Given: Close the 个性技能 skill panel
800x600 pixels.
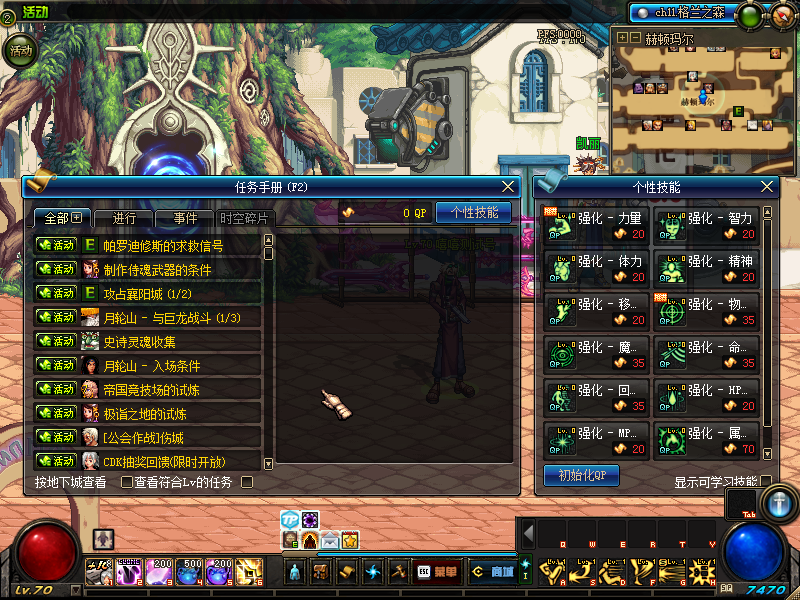Looking at the screenshot, I should [x=768, y=187].
